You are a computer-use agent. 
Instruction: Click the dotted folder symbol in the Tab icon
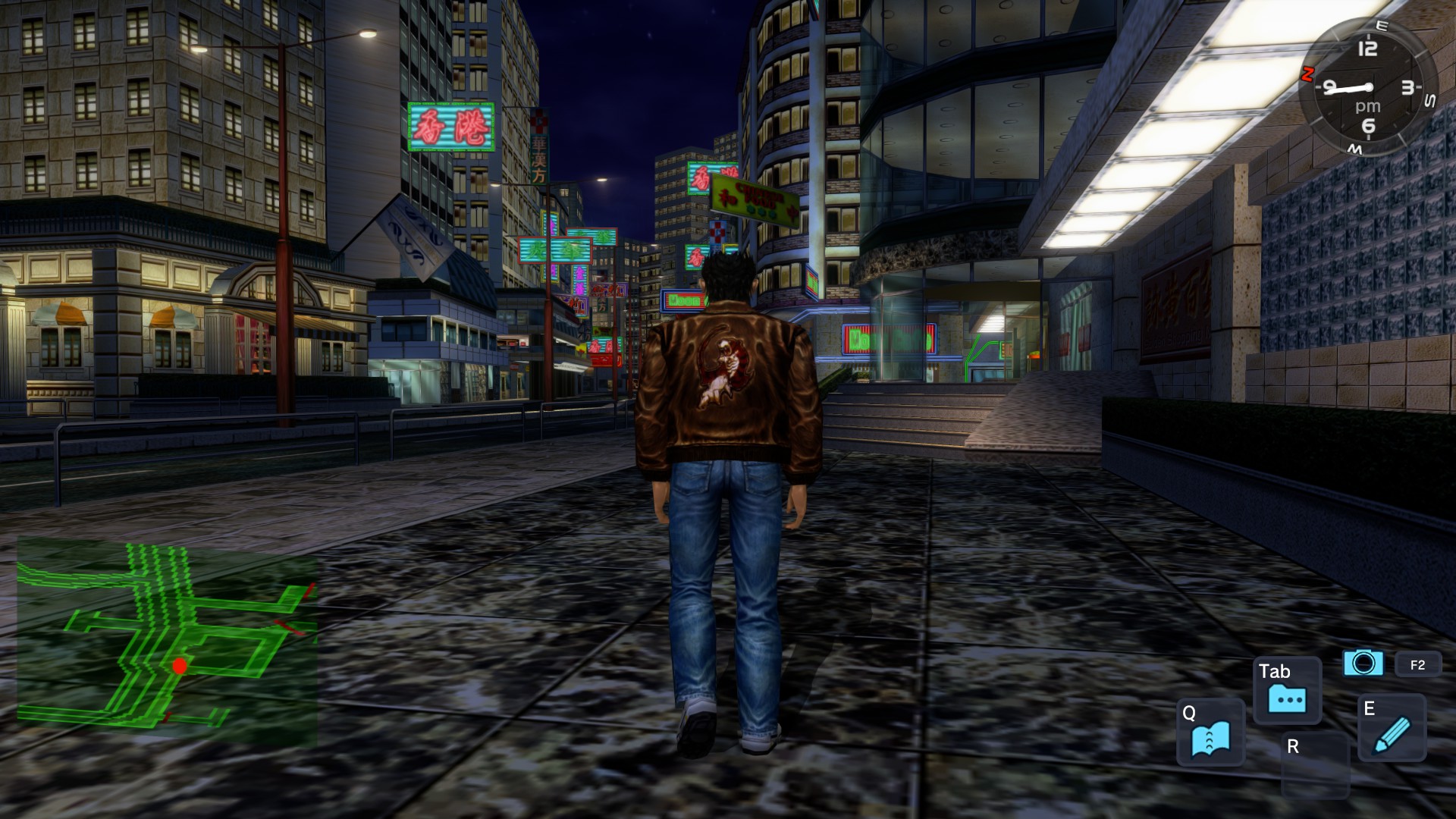1287,698
